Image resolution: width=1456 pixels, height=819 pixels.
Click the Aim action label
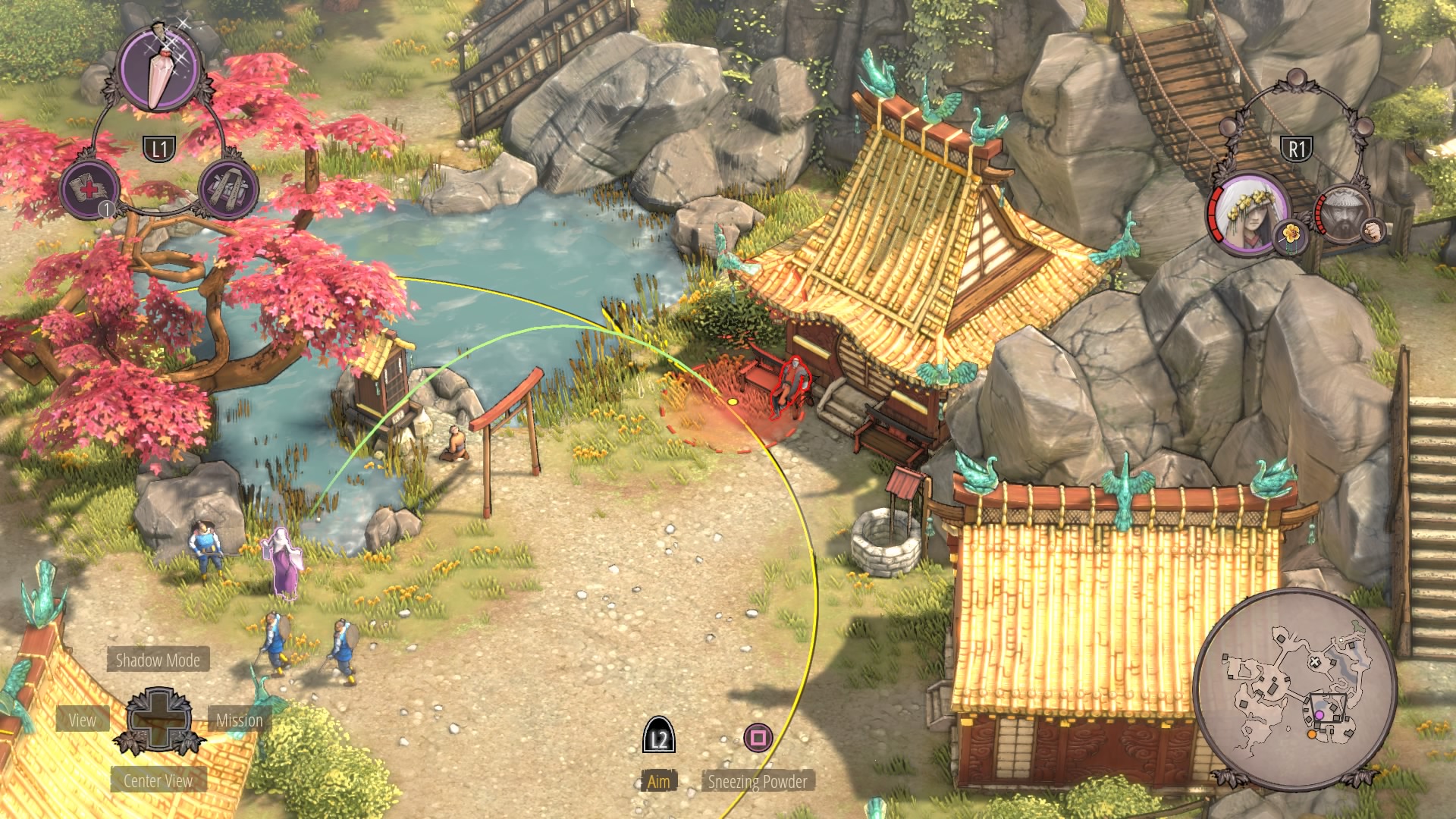coord(658,781)
